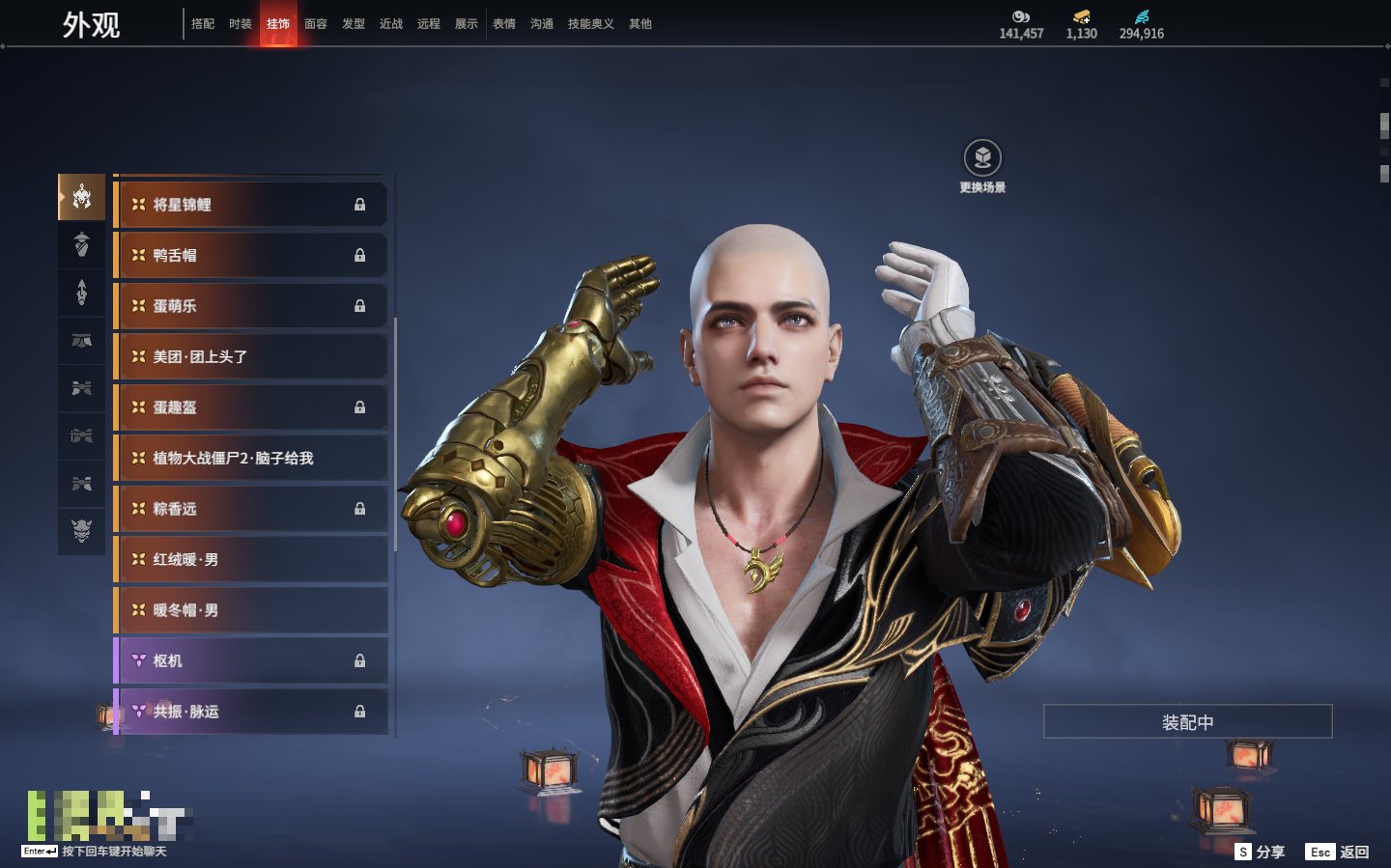
Task: Open the 技能奥义 tab
Action: pyautogui.click(x=590, y=24)
